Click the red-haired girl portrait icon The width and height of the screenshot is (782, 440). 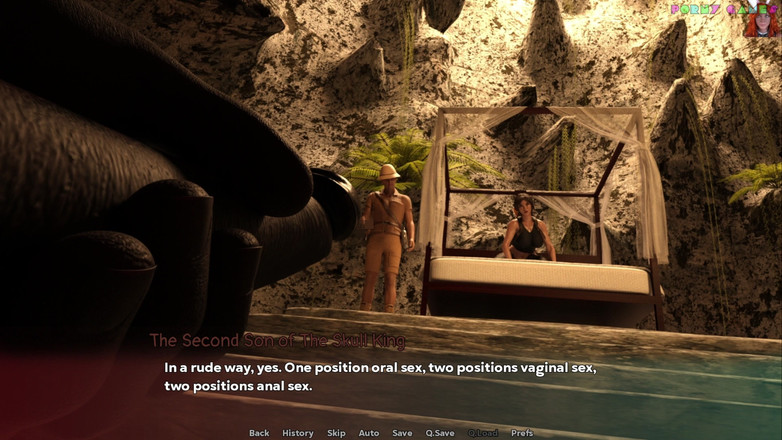point(761,21)
